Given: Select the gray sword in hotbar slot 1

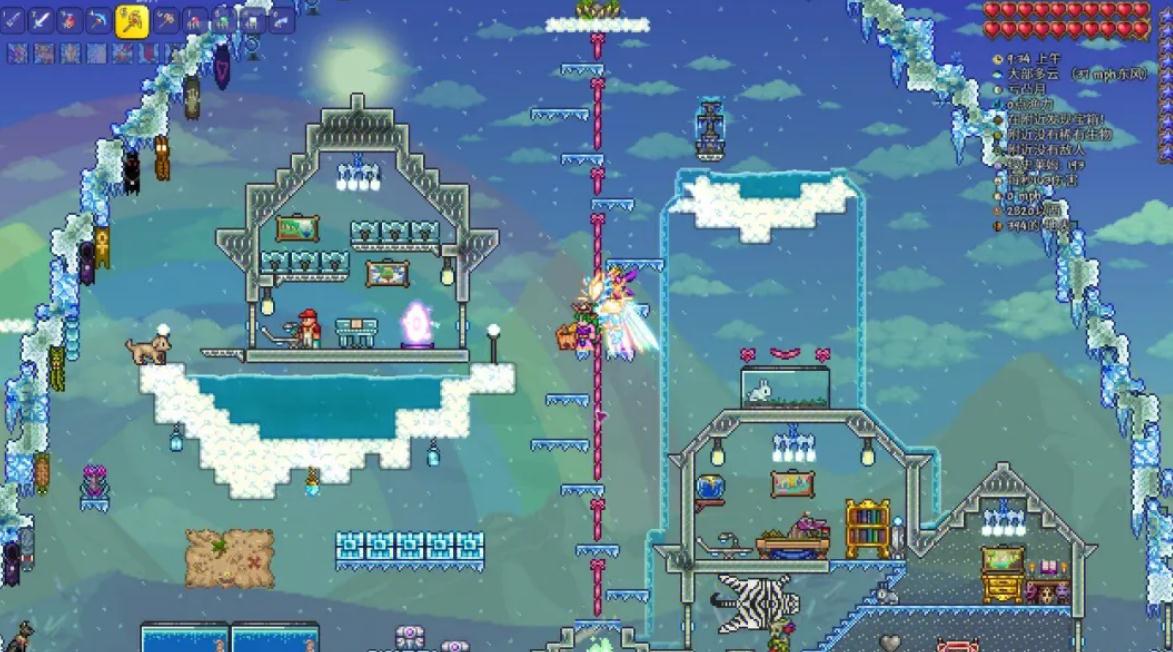Looking at the screenshot, I should click(x=12, y=20).
